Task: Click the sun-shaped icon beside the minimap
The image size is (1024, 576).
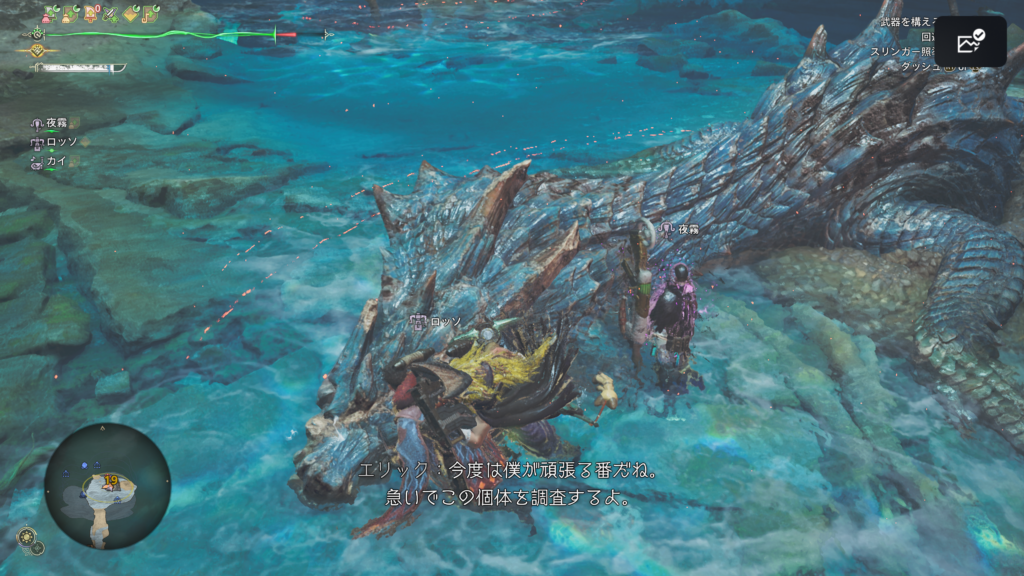Action: [x=28, y=536]
